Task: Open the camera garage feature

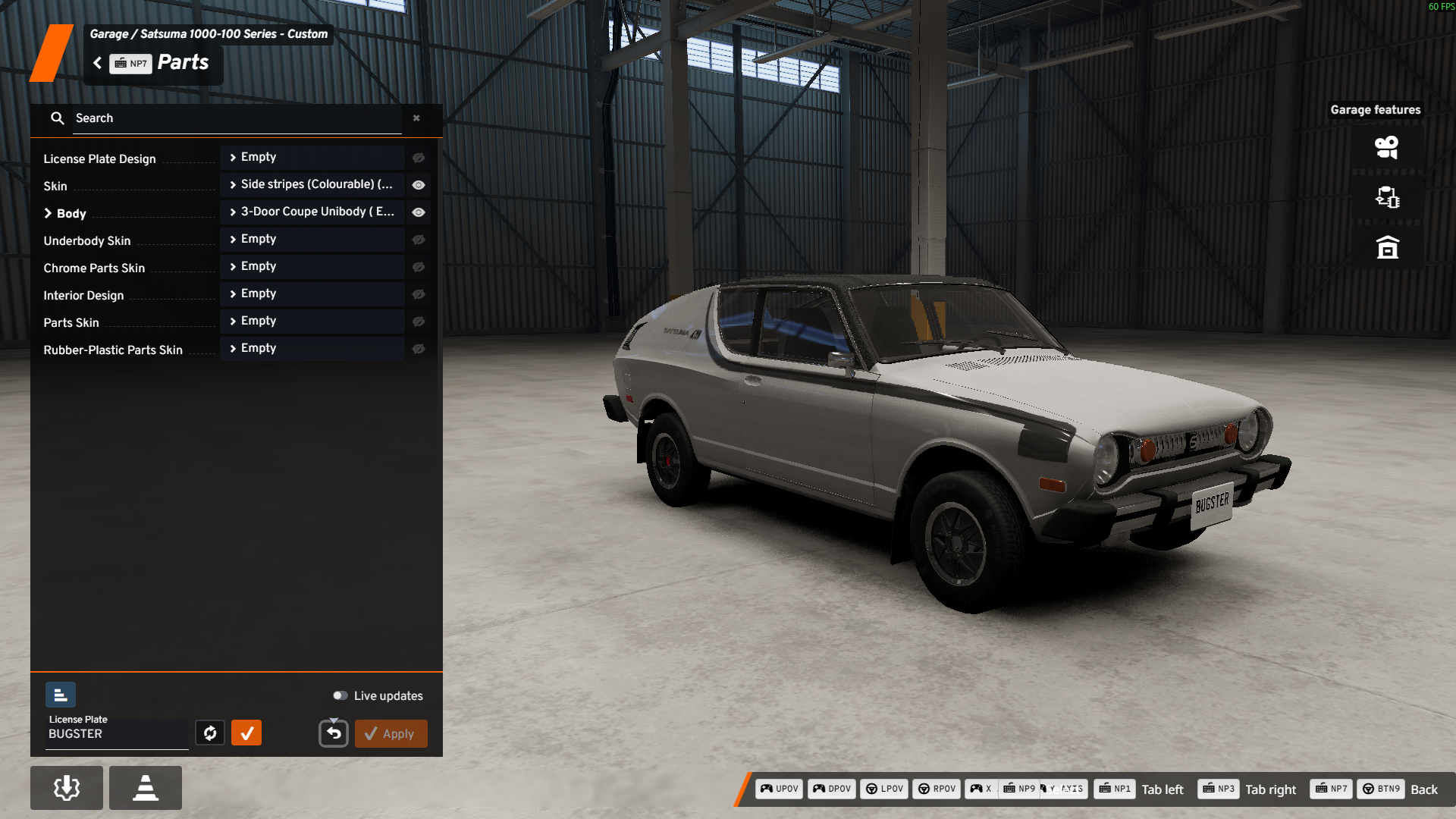Action: pos(1387,147)
